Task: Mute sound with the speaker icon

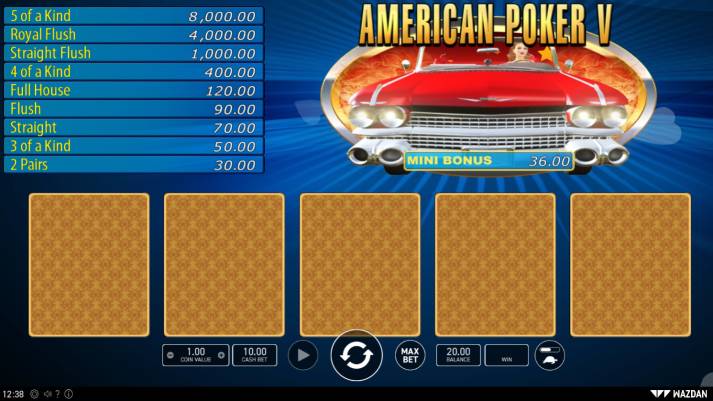Action: point(48,394)
